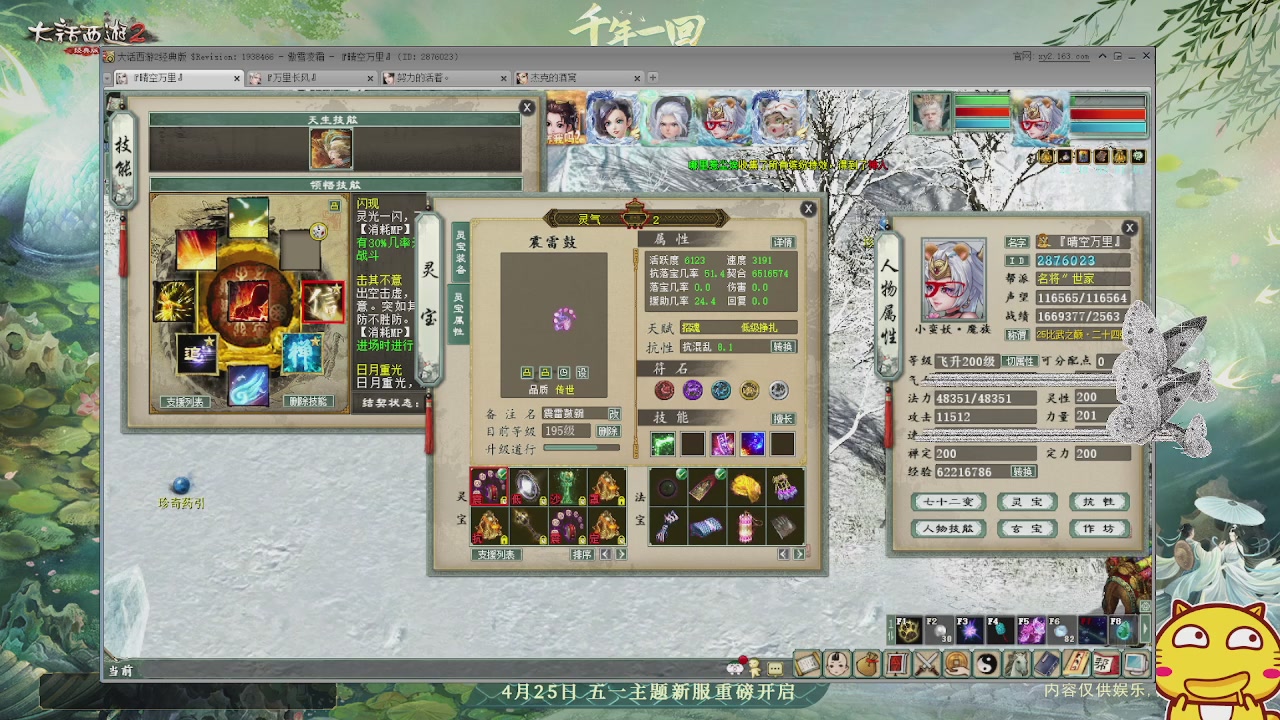Open the yin-yang Taiji icon on bottom toolbar

coord(986,664)
